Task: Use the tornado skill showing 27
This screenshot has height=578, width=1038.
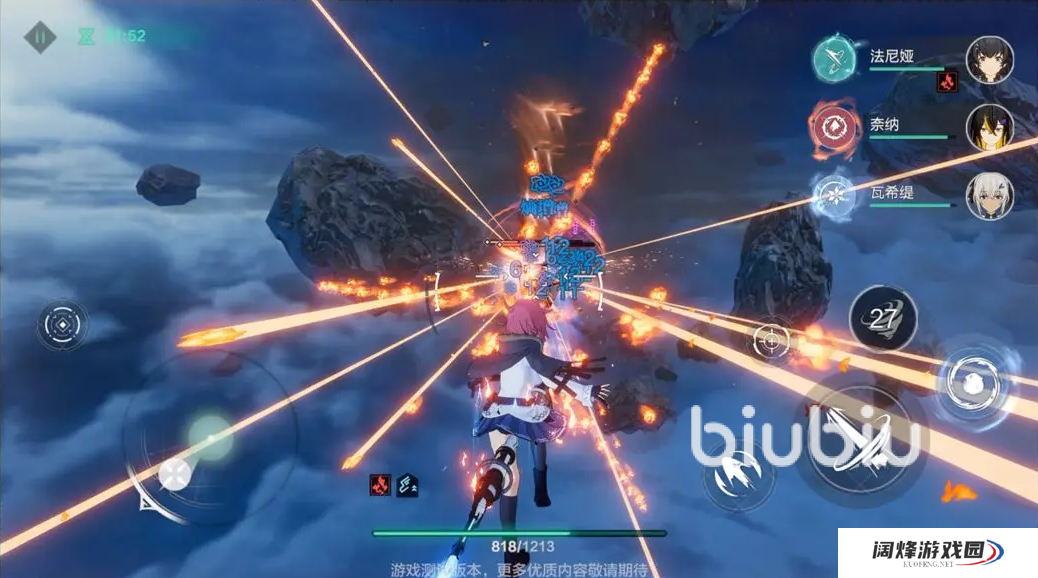Action: [x=882, y=319]
